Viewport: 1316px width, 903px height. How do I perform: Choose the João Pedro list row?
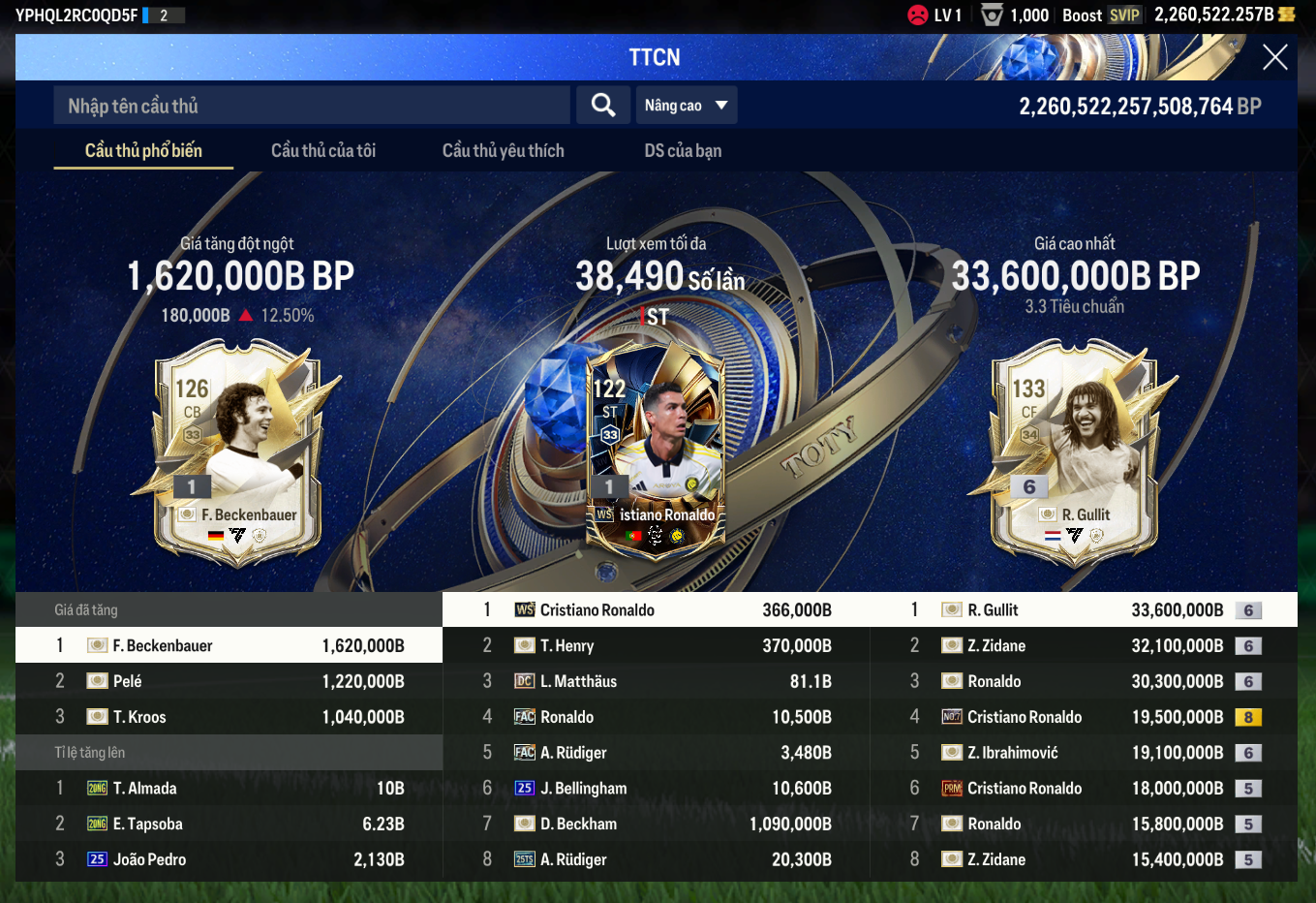[x=229, y=859]
